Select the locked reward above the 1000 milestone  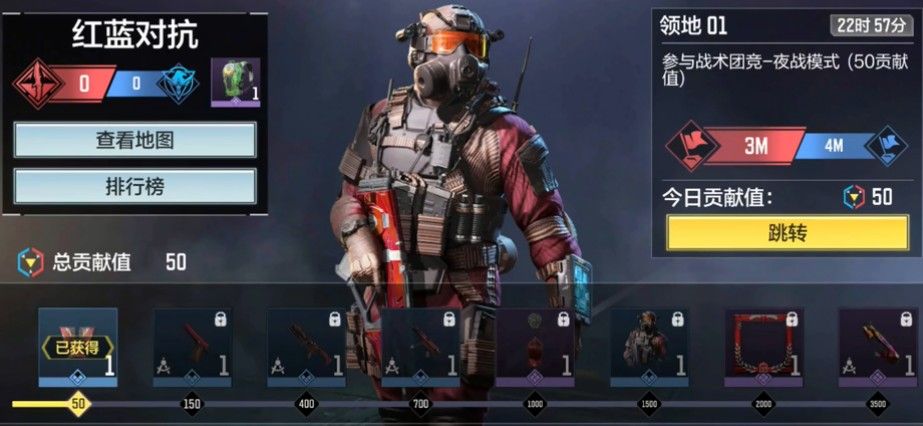(535, 347)
